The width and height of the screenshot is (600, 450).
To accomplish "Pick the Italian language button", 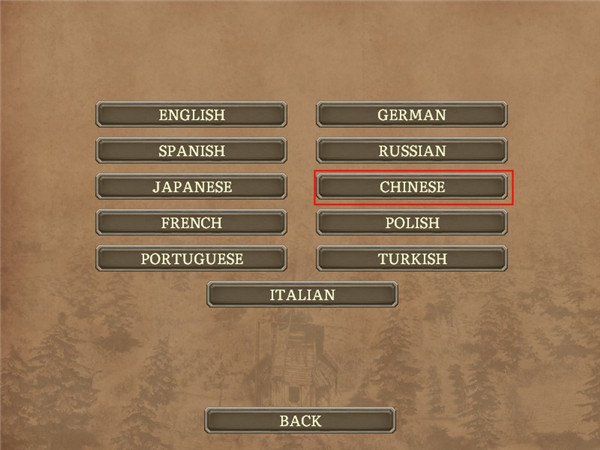I will (301, 295).
